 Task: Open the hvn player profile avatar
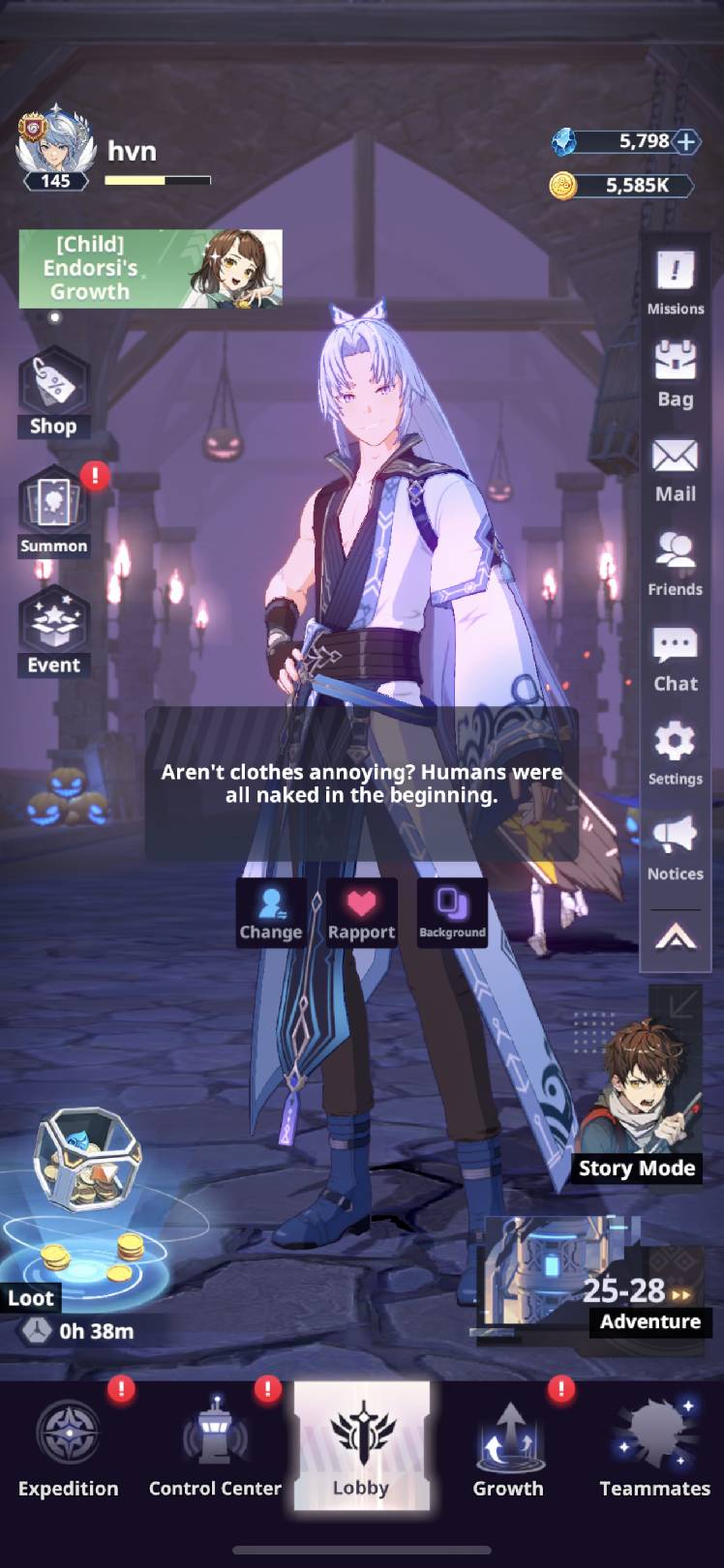coord(55,147)
